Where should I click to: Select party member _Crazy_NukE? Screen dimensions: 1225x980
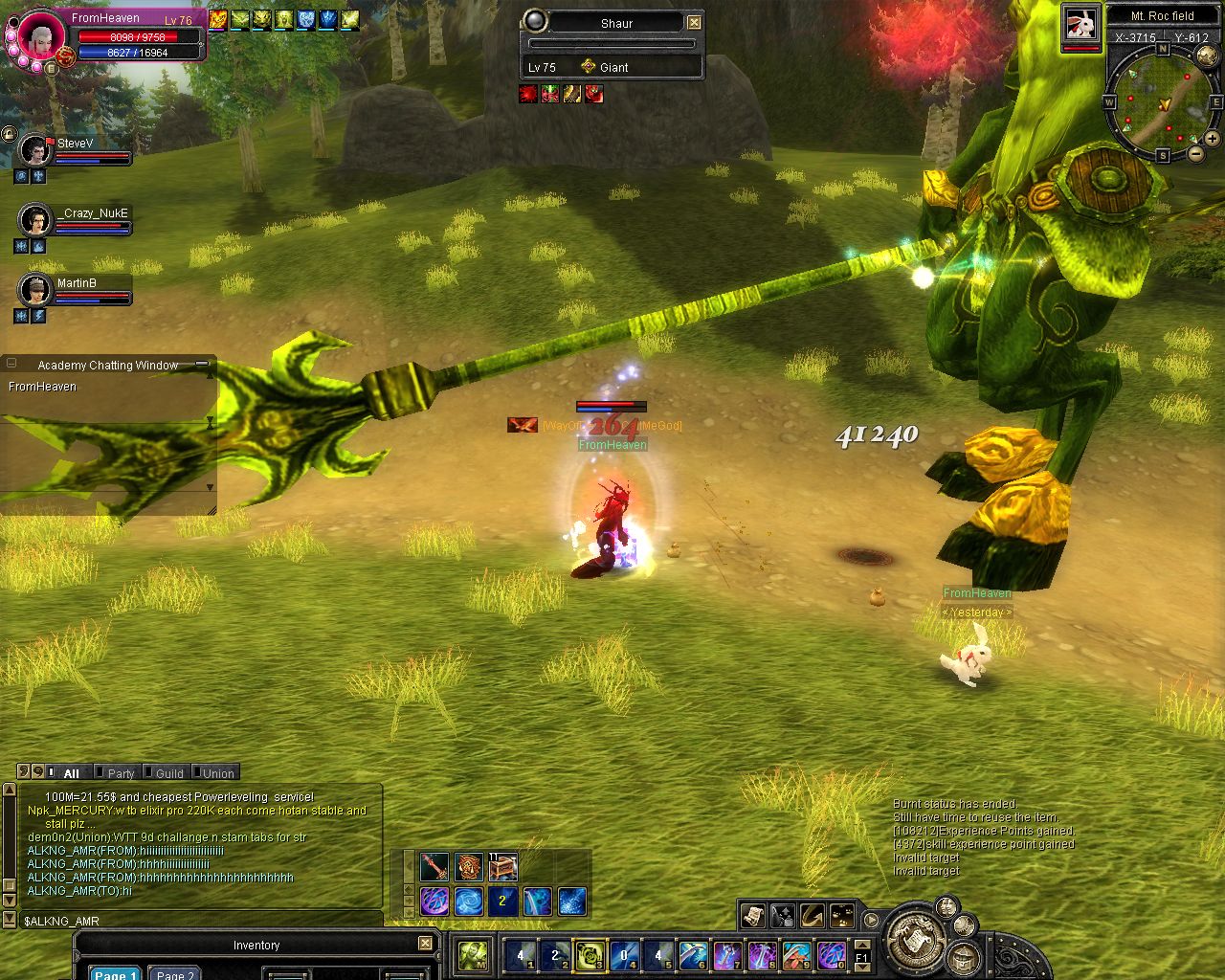[36, 220]
